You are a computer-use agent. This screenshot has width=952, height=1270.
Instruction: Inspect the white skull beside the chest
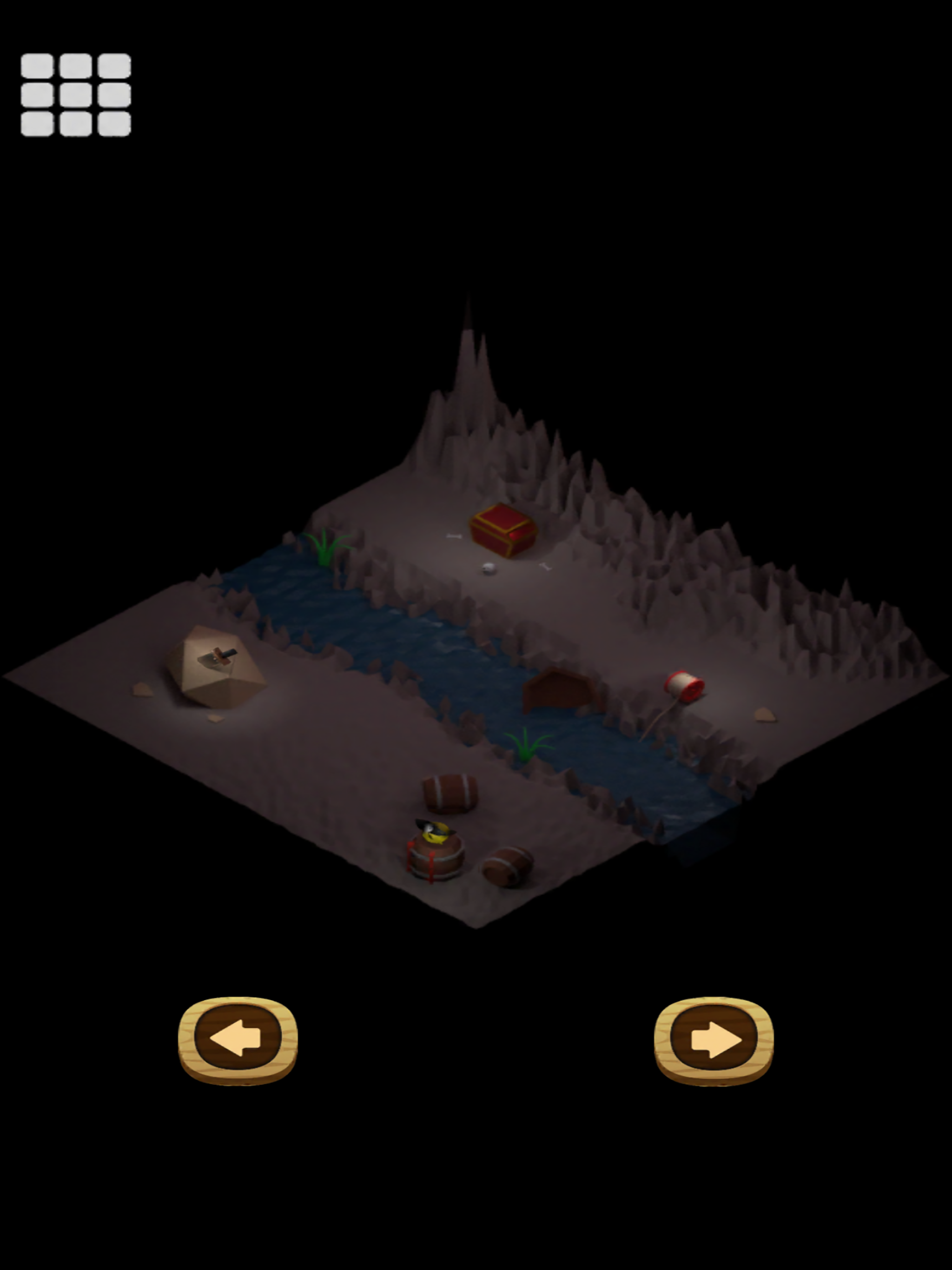pos(489,569)
